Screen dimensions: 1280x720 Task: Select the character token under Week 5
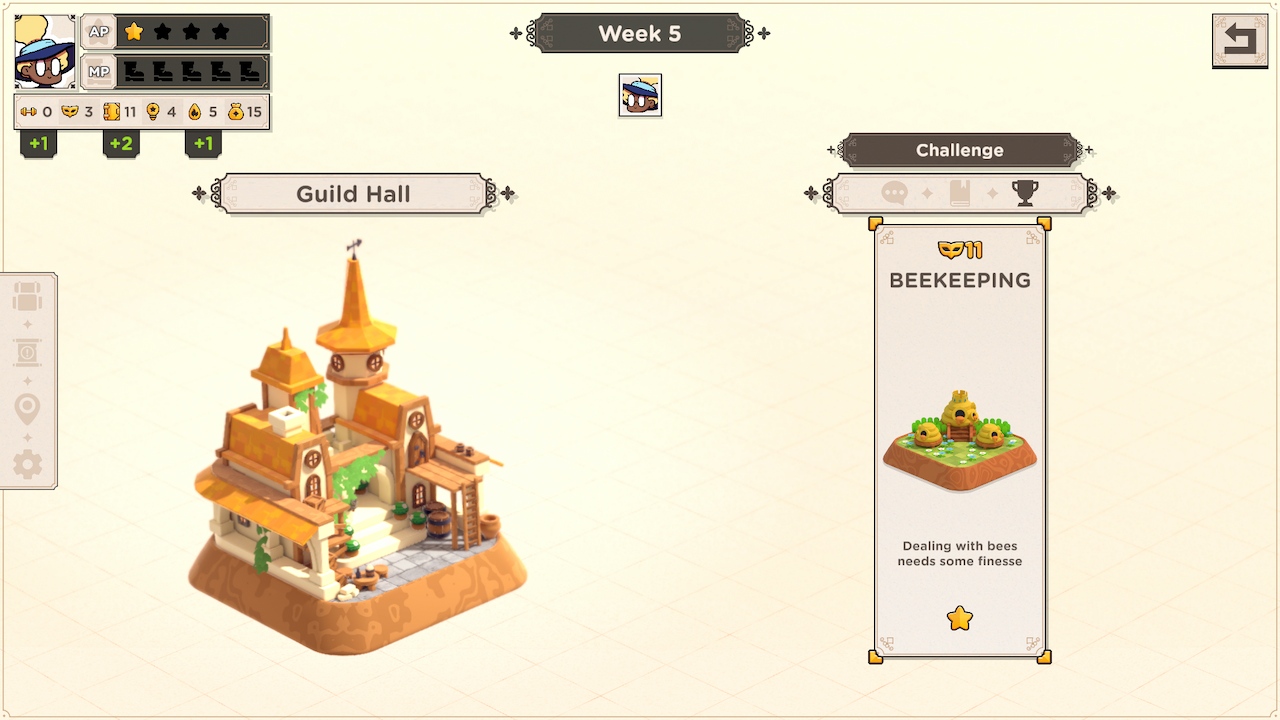(x=640, y=95)
